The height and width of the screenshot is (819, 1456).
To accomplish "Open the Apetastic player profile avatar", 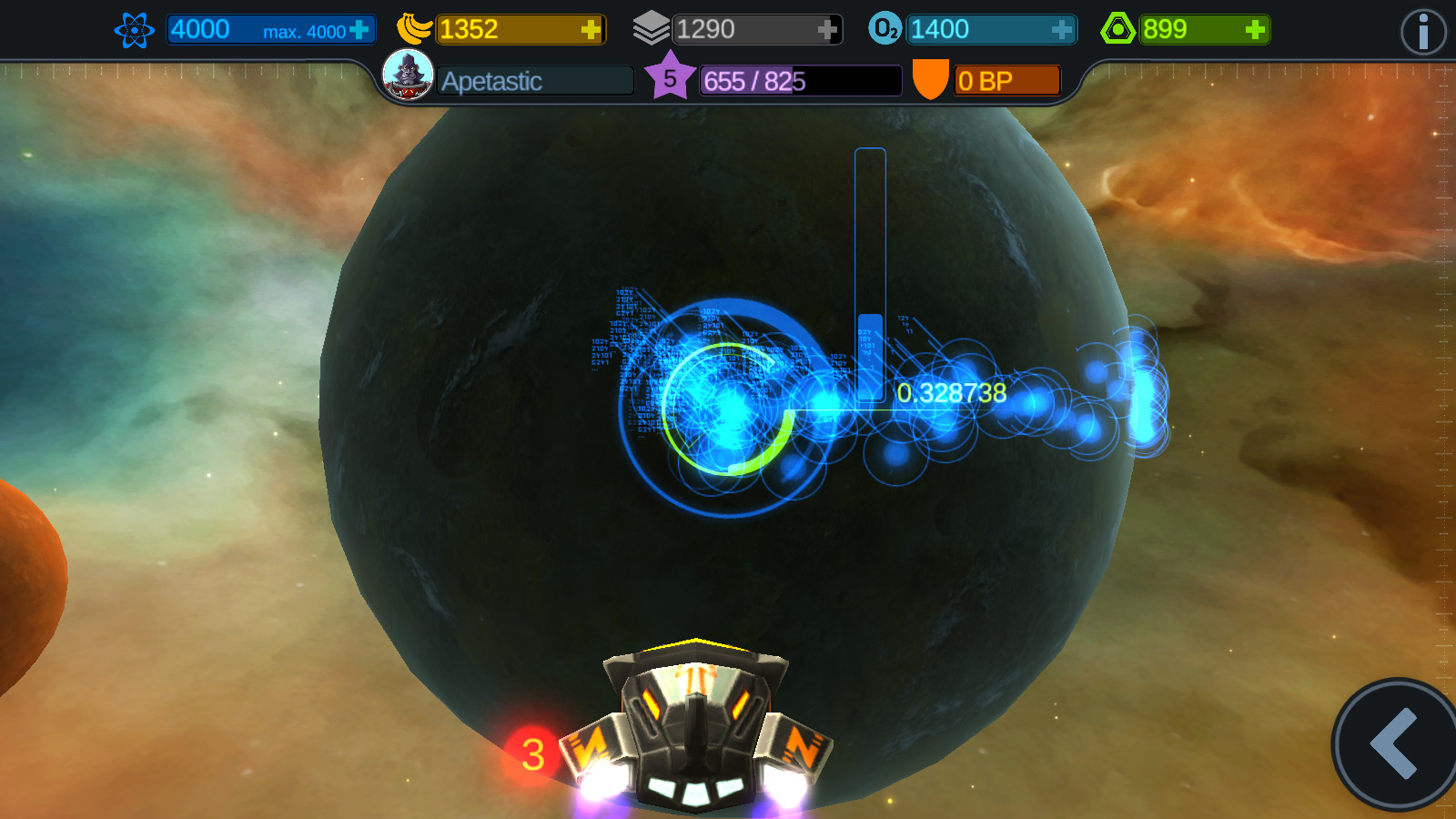I will point(408,75).
